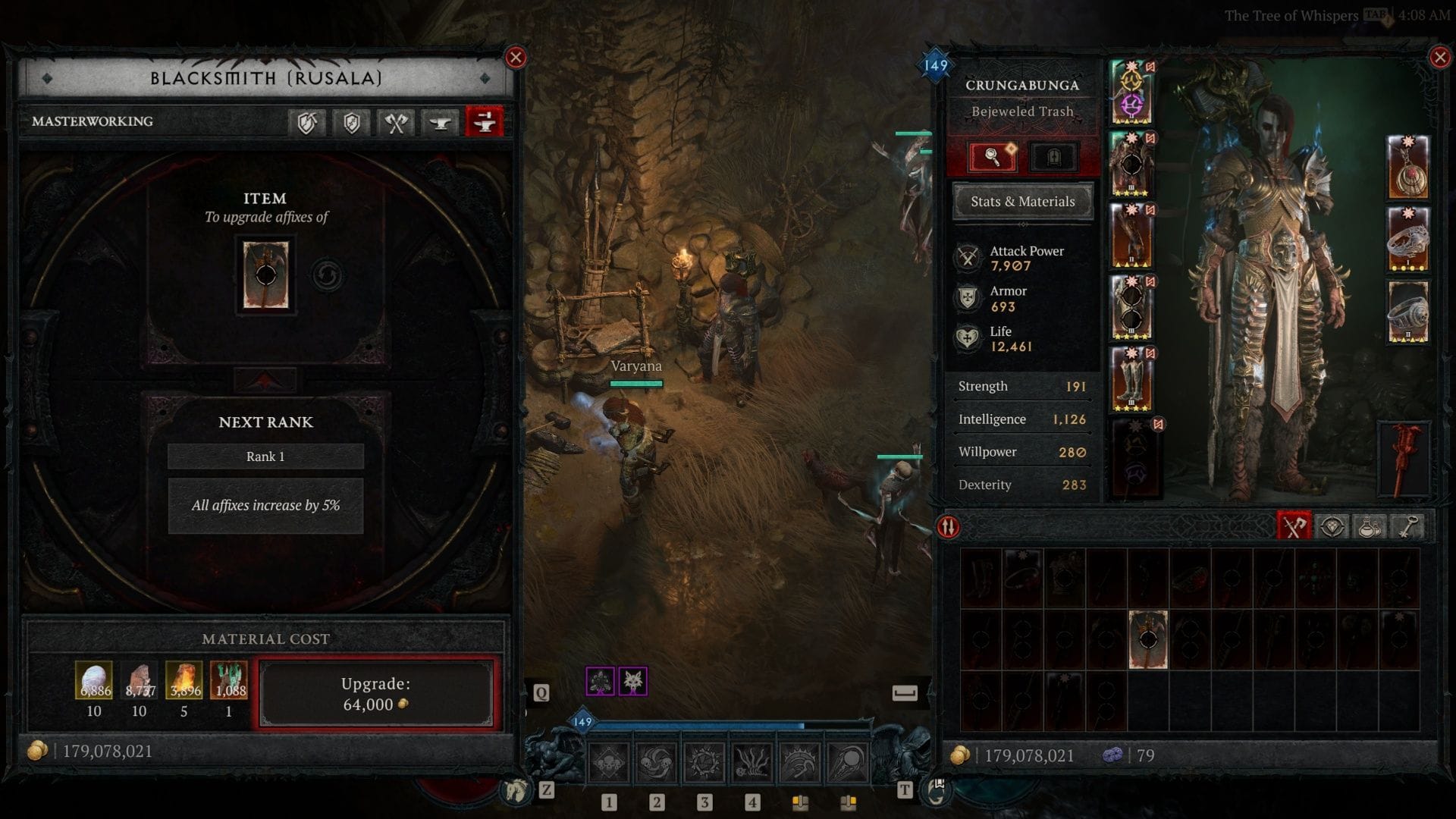Select the highlighted axe in the inventory grid
1456x819 pixels.
click(x=1147, y=639)
